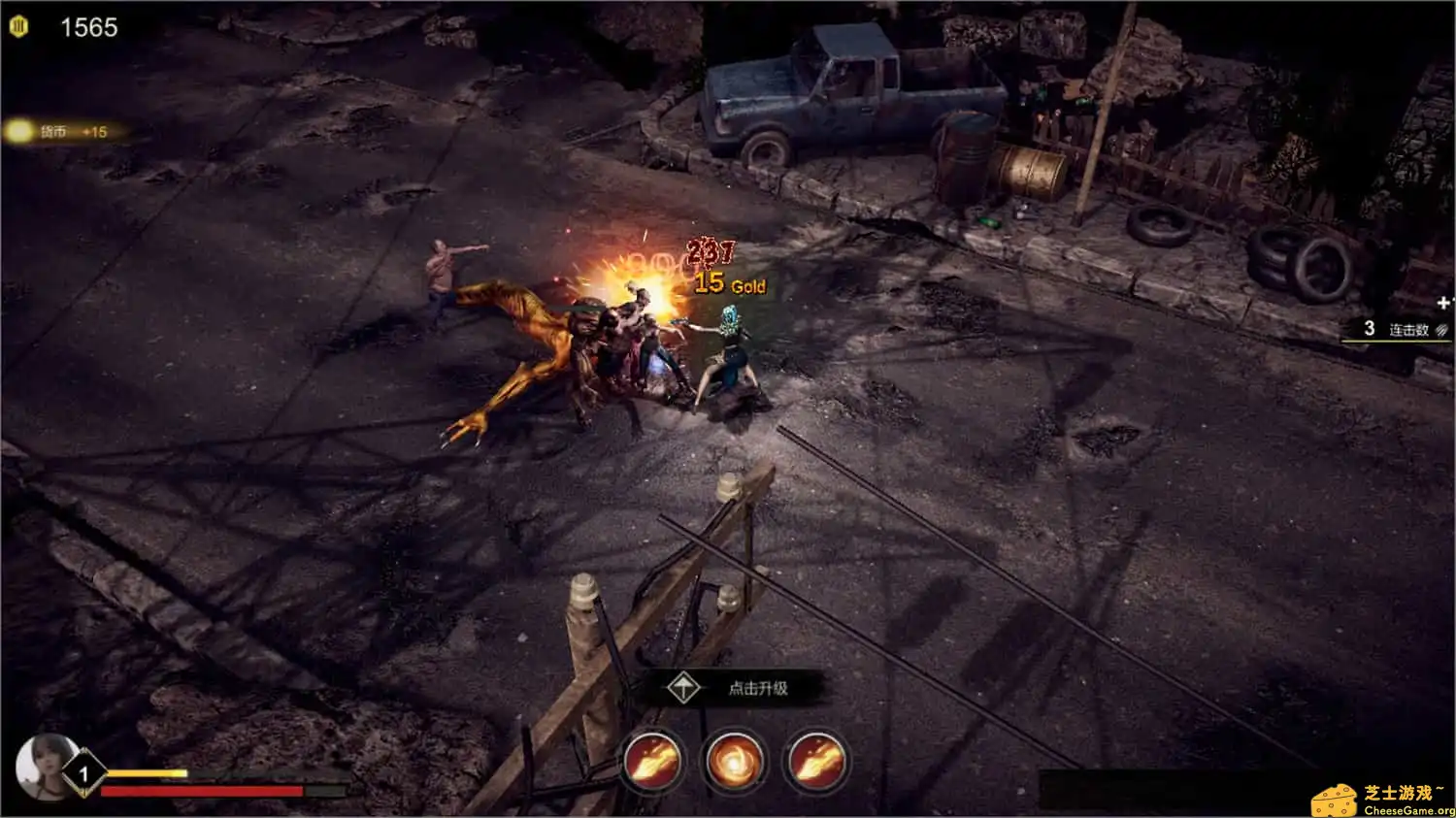Click the upgrade arrow diamond icon

685,686
